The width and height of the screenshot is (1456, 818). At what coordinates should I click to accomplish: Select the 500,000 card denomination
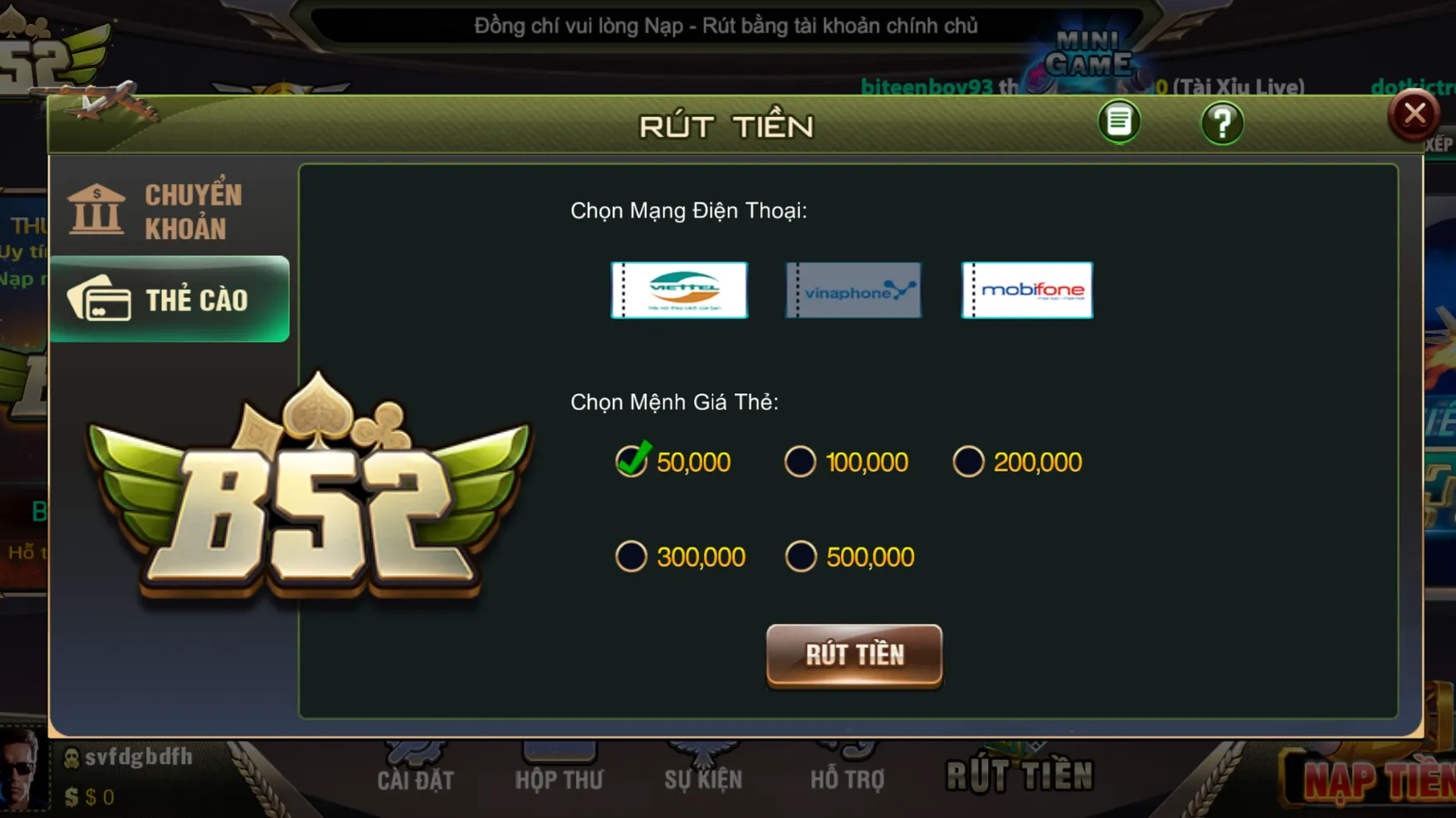(800, 556)
